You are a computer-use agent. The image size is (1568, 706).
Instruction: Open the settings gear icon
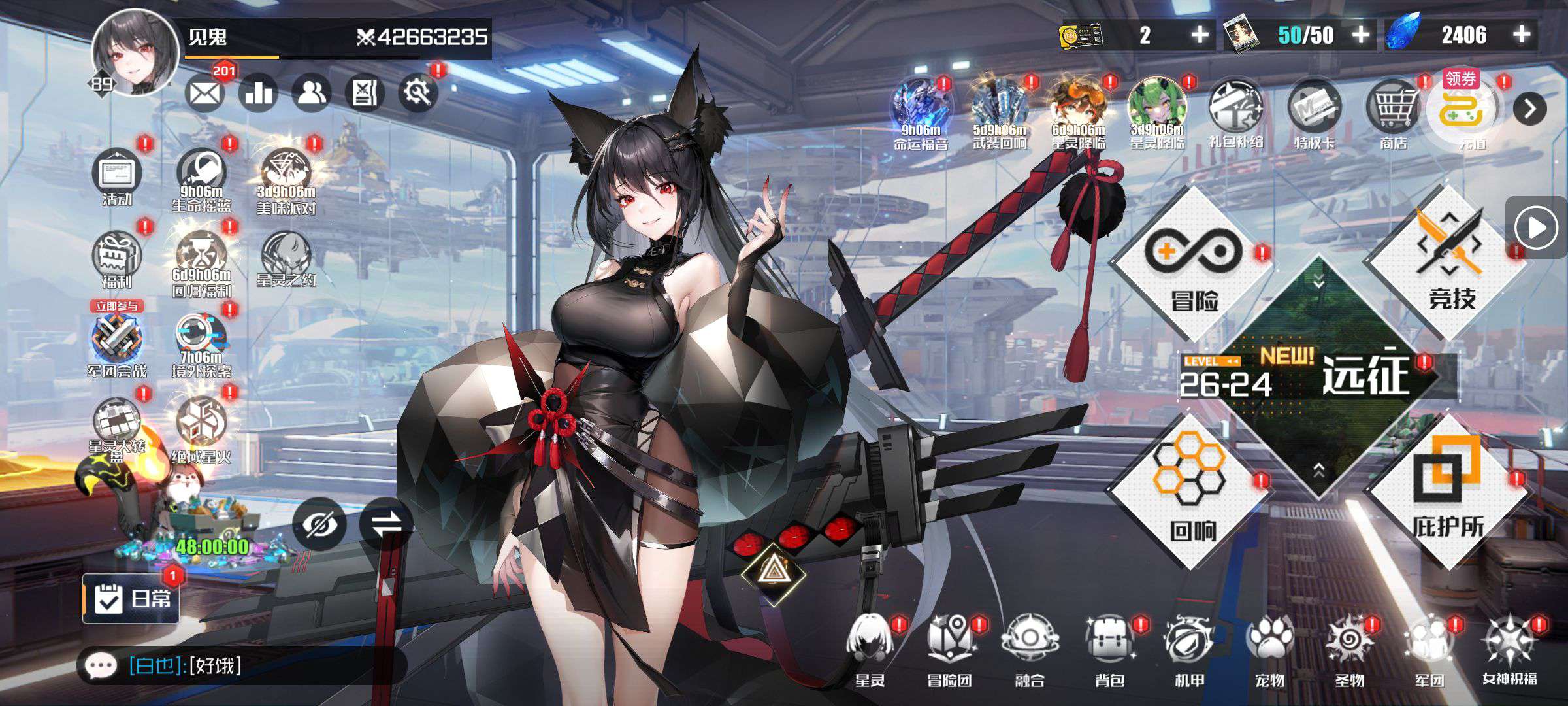[x=417, y=93]
